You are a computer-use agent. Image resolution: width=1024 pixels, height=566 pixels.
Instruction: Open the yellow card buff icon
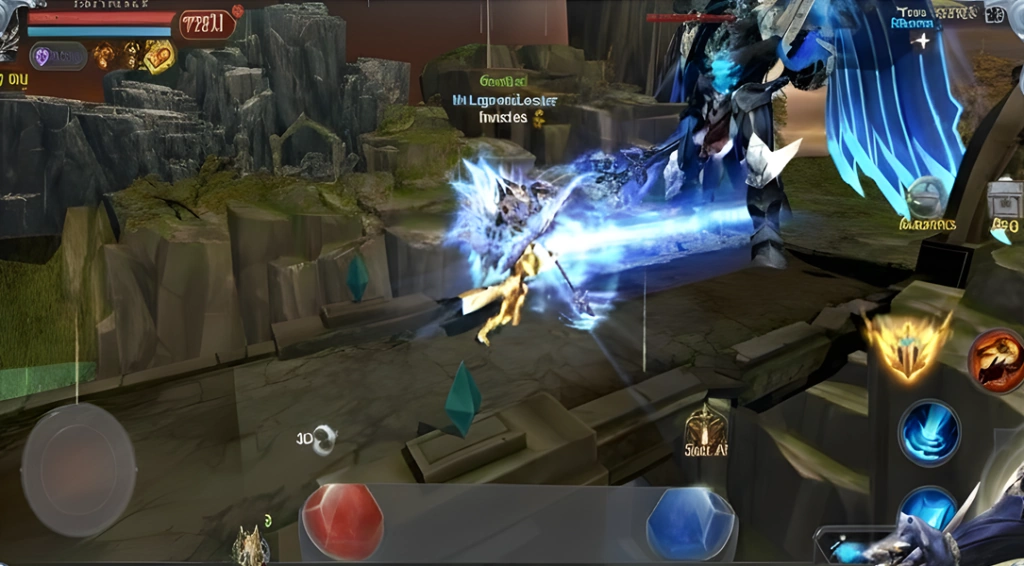coord(158,57)
